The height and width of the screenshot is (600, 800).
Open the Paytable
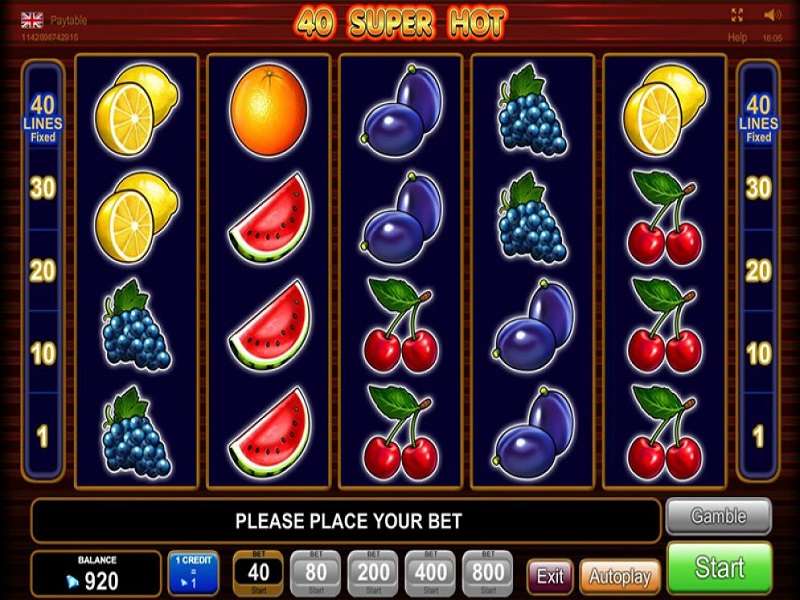(x=70, y=18)
